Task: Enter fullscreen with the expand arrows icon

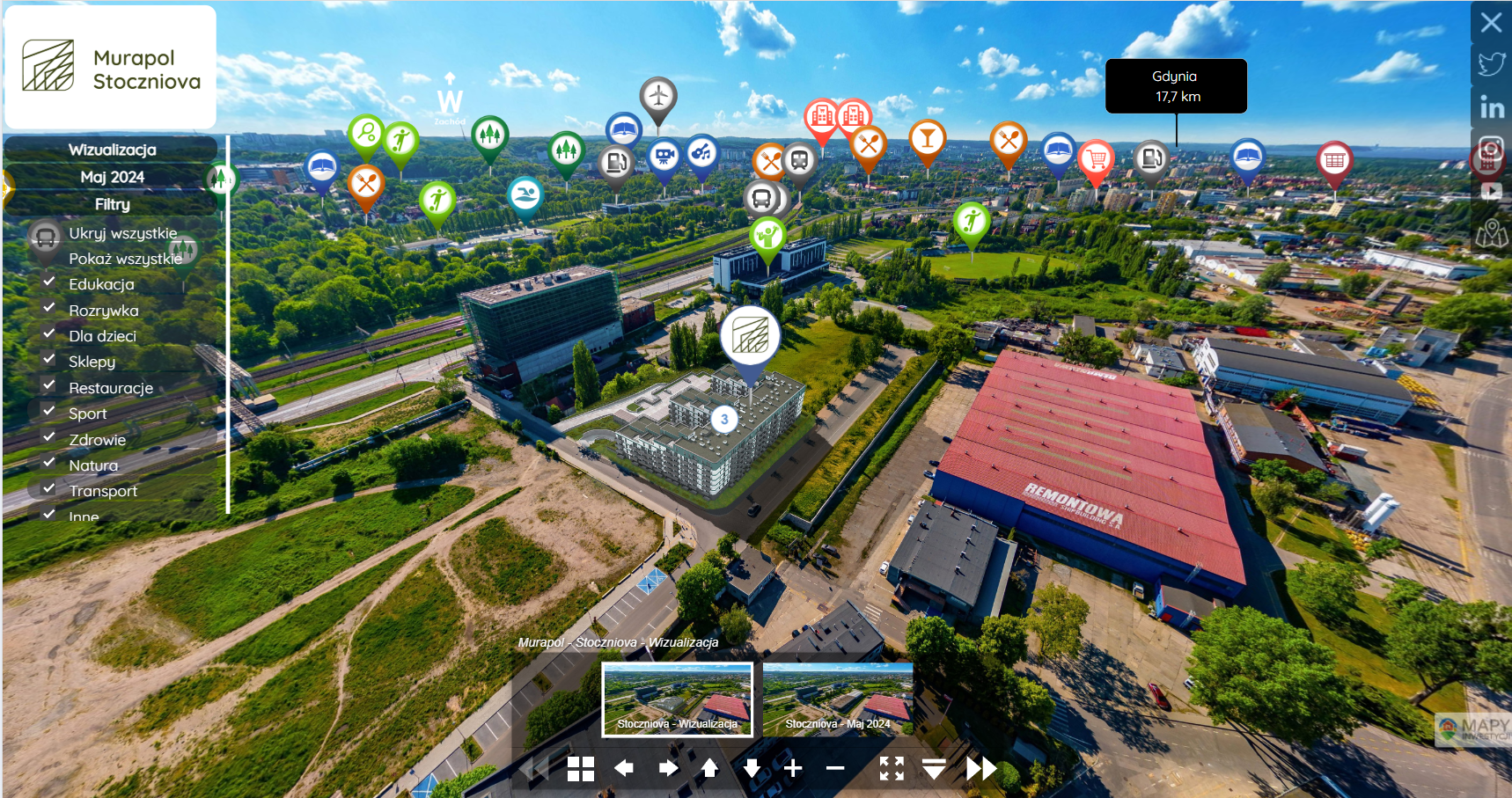Action: point(892,769)
